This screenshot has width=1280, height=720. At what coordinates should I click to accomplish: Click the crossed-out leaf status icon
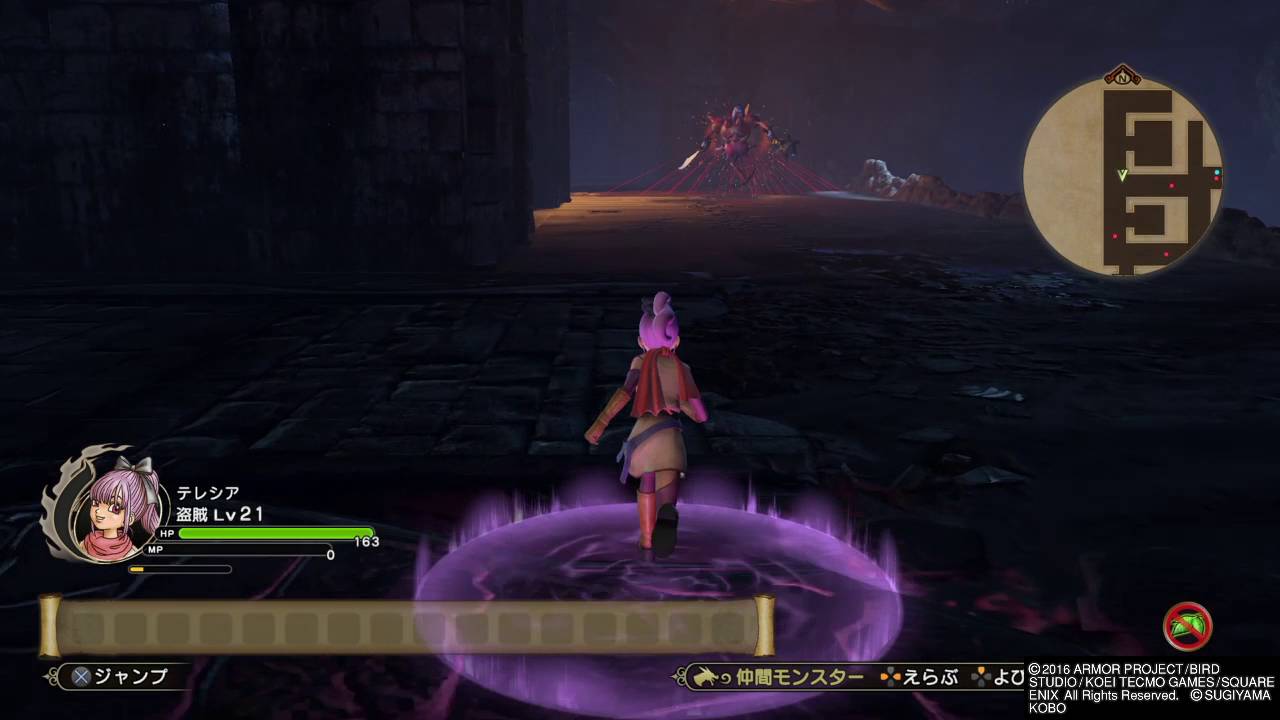click(x=1188, y=627)
